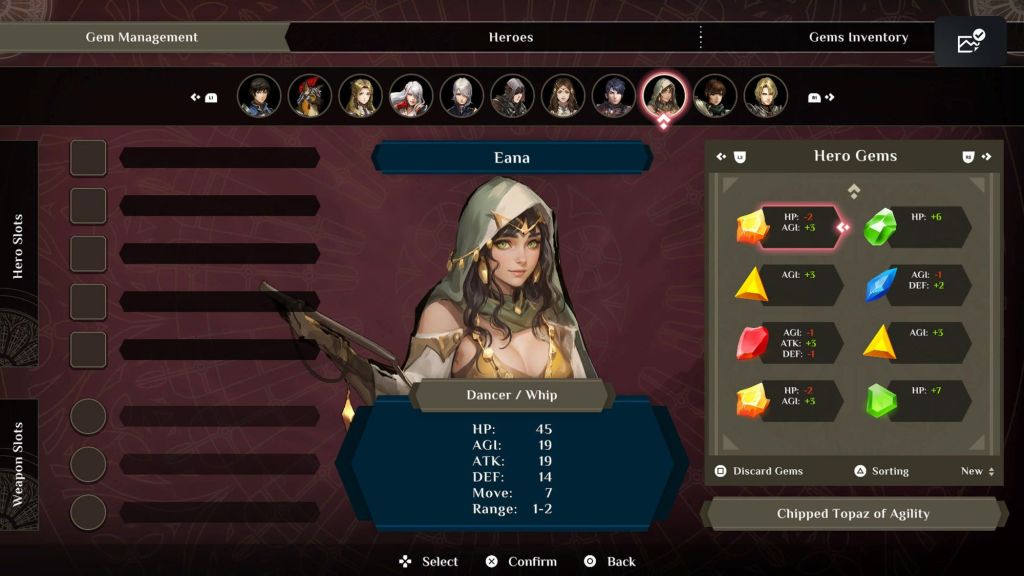The image size is (1024, 576).
Task: Choose the dark-hooded masked hero portrait
Action: 512,96
